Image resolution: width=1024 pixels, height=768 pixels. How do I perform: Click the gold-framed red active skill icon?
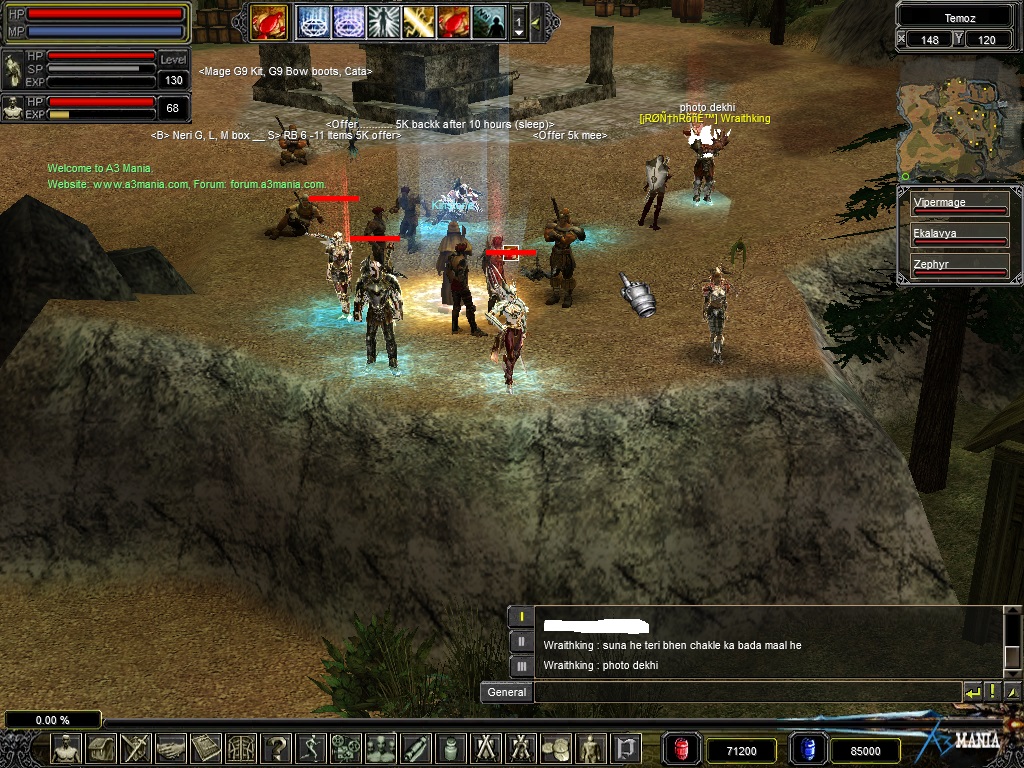click(269, 21)
